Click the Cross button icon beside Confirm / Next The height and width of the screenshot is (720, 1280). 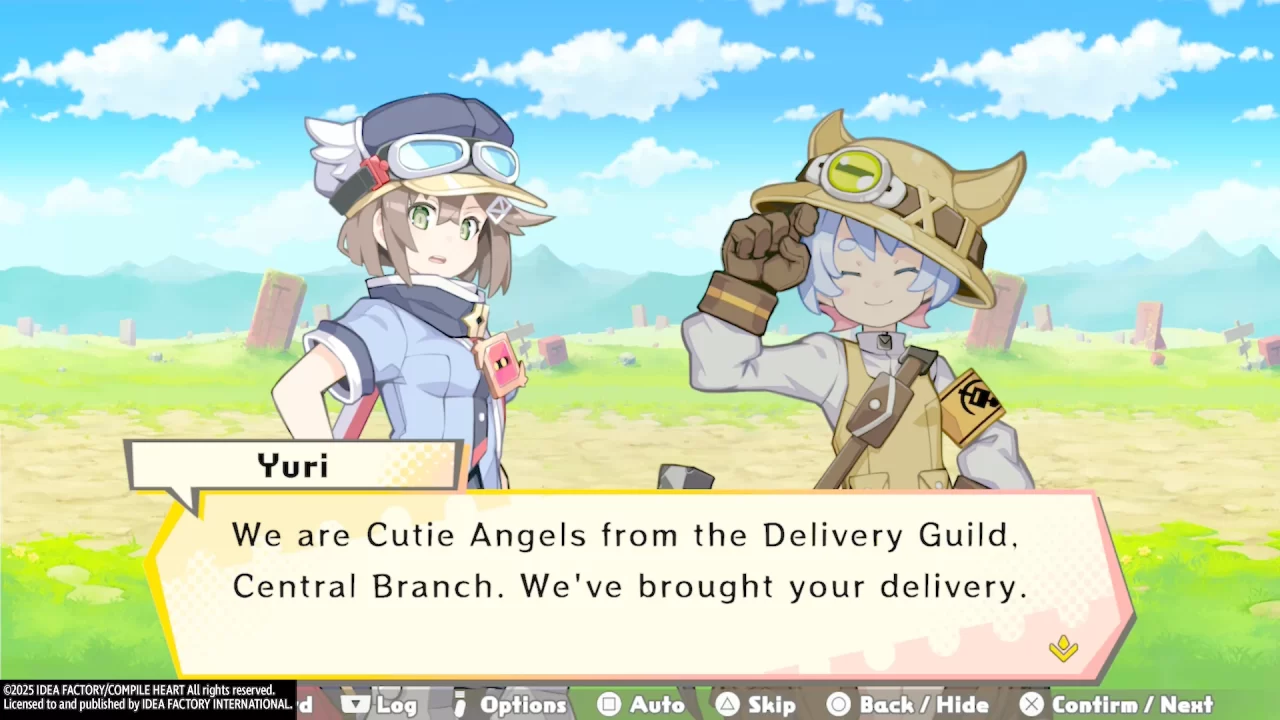pyautogui.click(x=1032, y=705)
